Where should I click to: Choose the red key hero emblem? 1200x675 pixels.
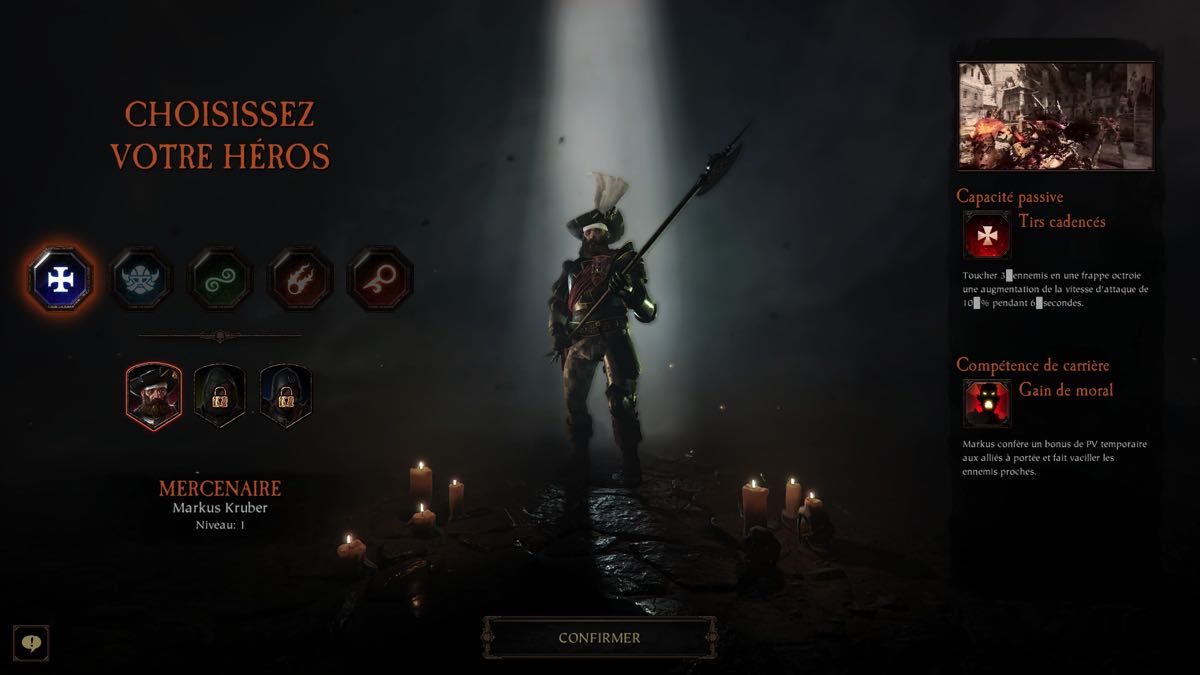click(379, 278)
